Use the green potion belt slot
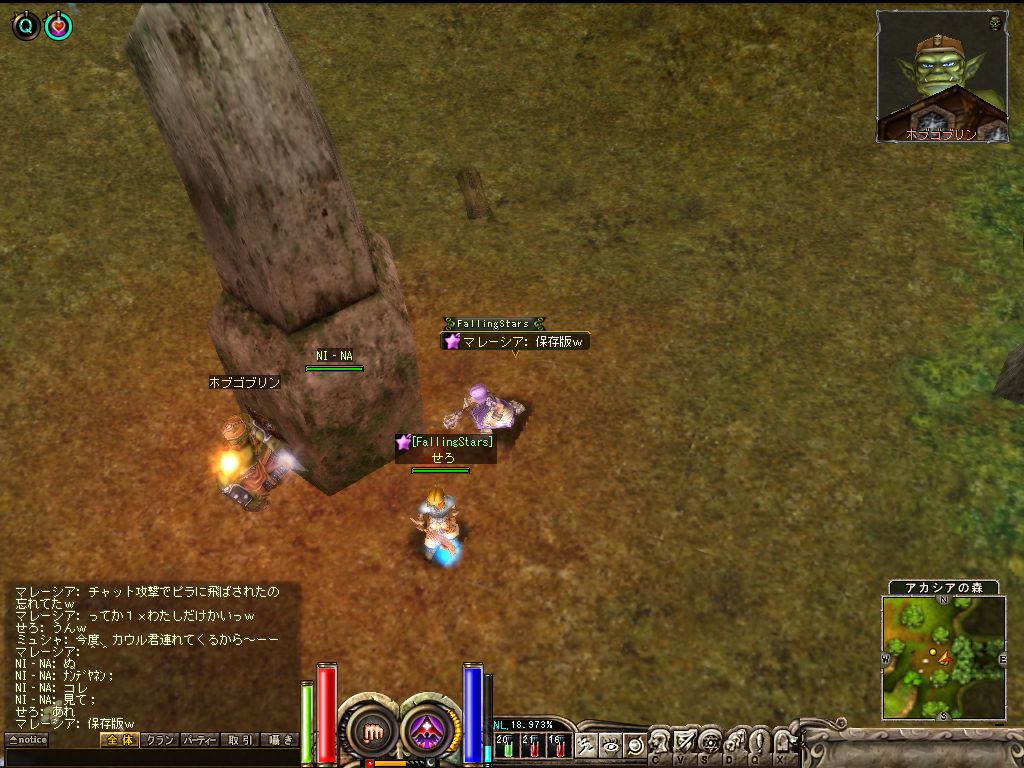 pos(507,745)
